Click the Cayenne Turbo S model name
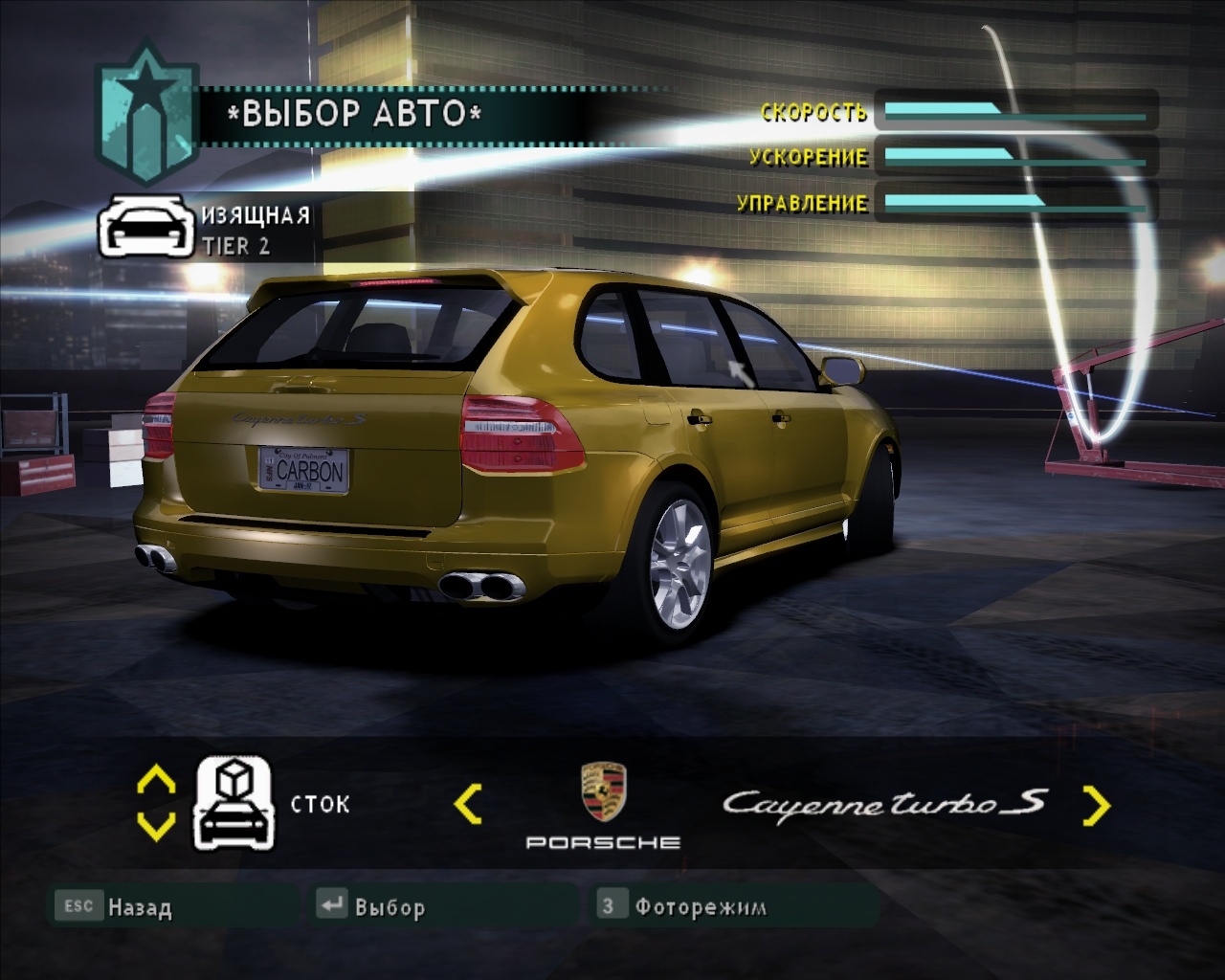This screenshot has height=980, width=1225. pyautogui.click(x=884, y=802)
